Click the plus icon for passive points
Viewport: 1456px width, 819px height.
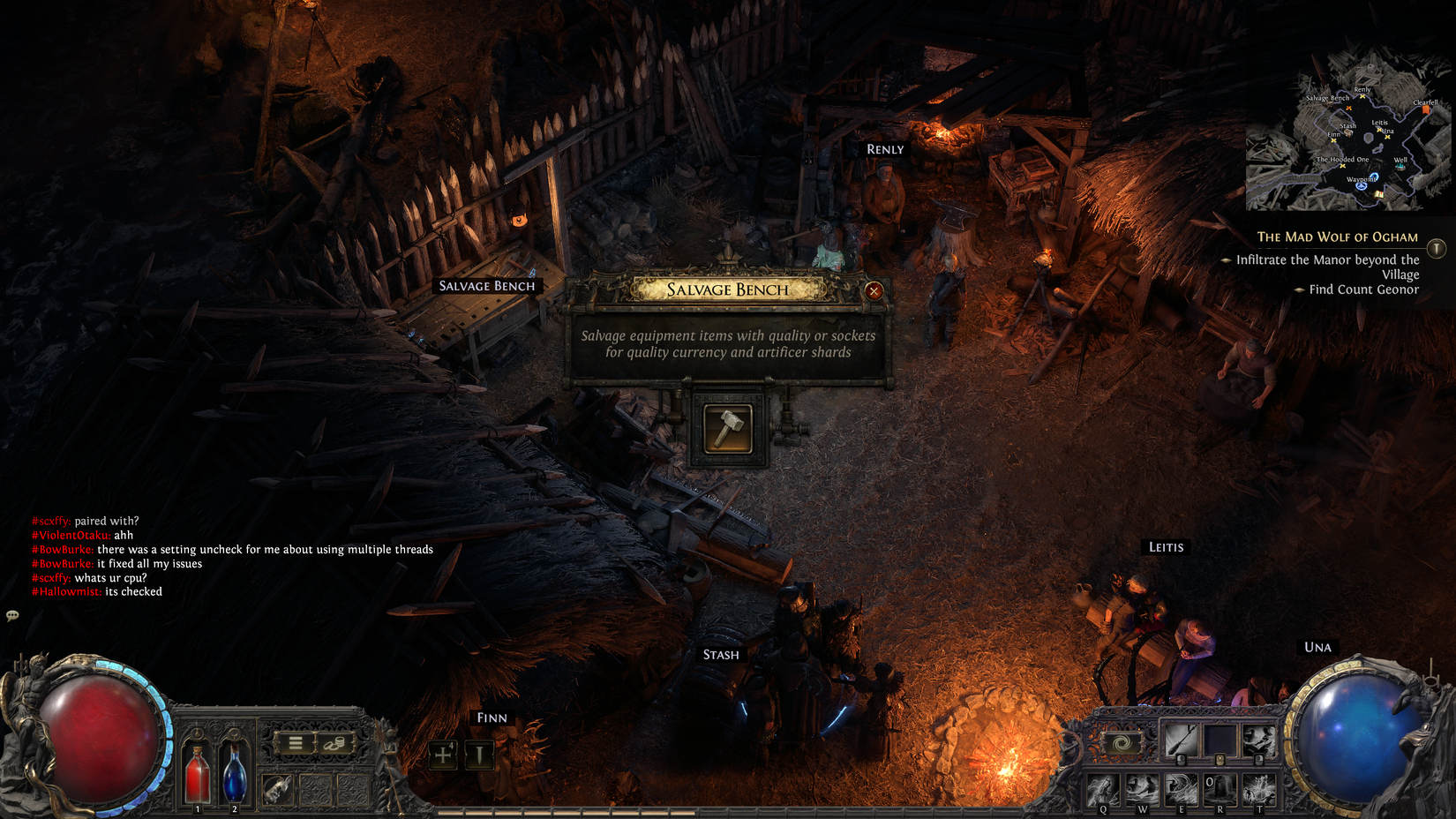(x=443, y=755)
